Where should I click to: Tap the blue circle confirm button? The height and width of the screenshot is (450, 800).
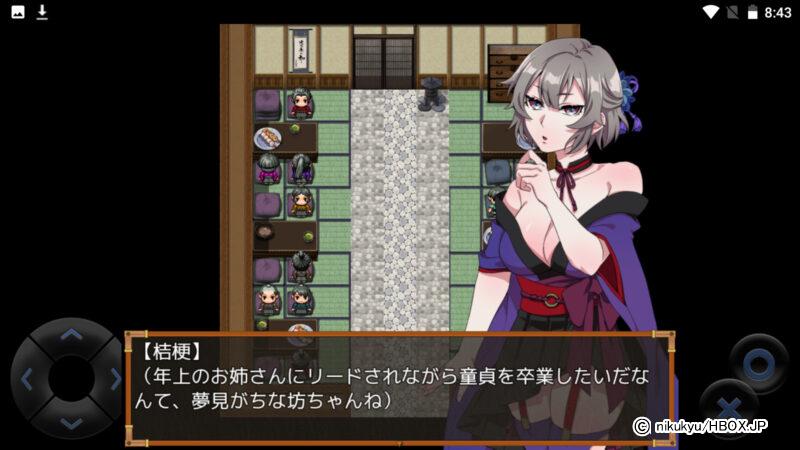pos(758,362)
